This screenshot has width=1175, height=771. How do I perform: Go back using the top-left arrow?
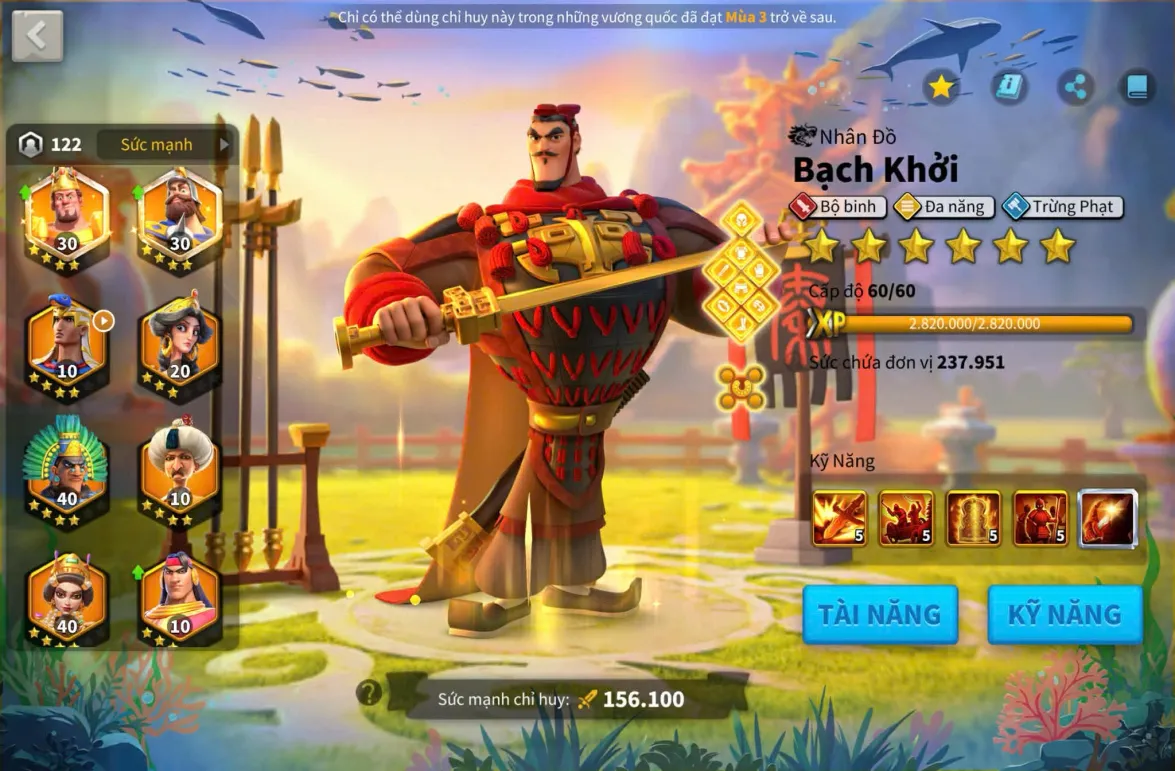[37, 36]
